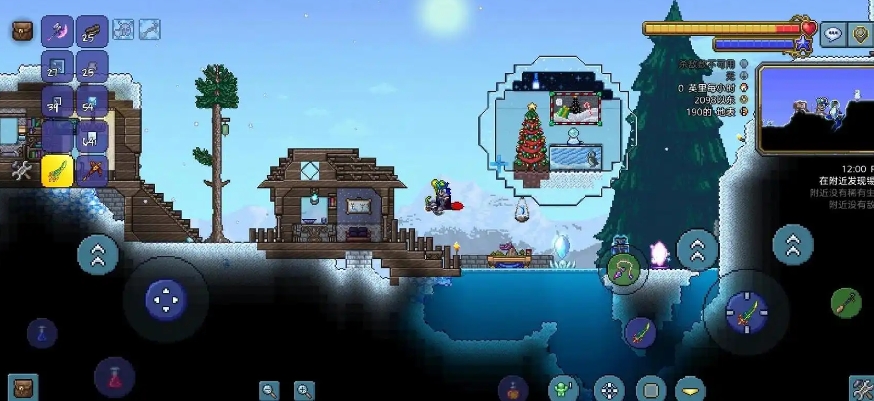Open the crossed wrench settings icon
The height and width of the screenshot is (401, 874).
point(22,170)
